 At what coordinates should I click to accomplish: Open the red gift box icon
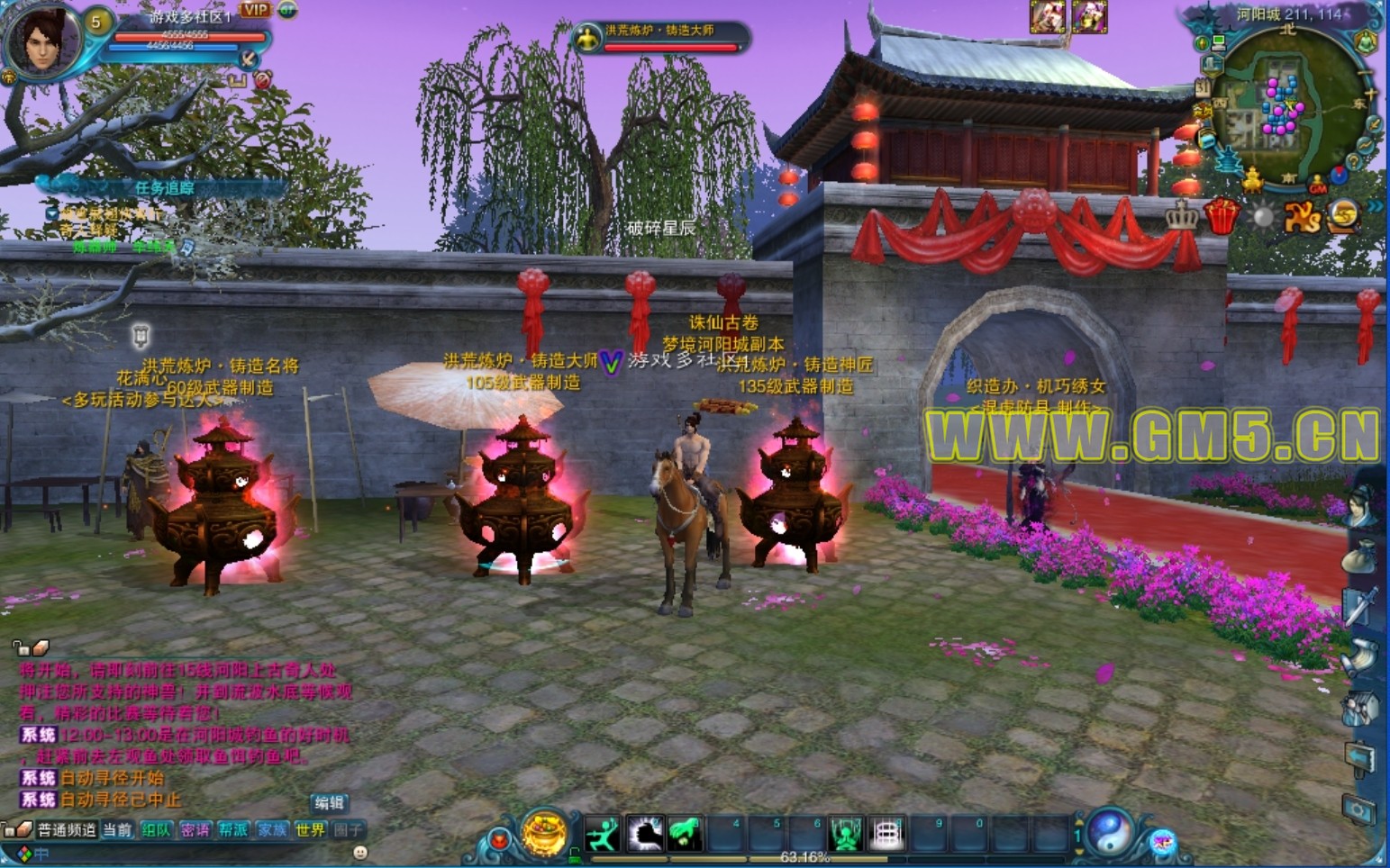tap(1222, 217)
